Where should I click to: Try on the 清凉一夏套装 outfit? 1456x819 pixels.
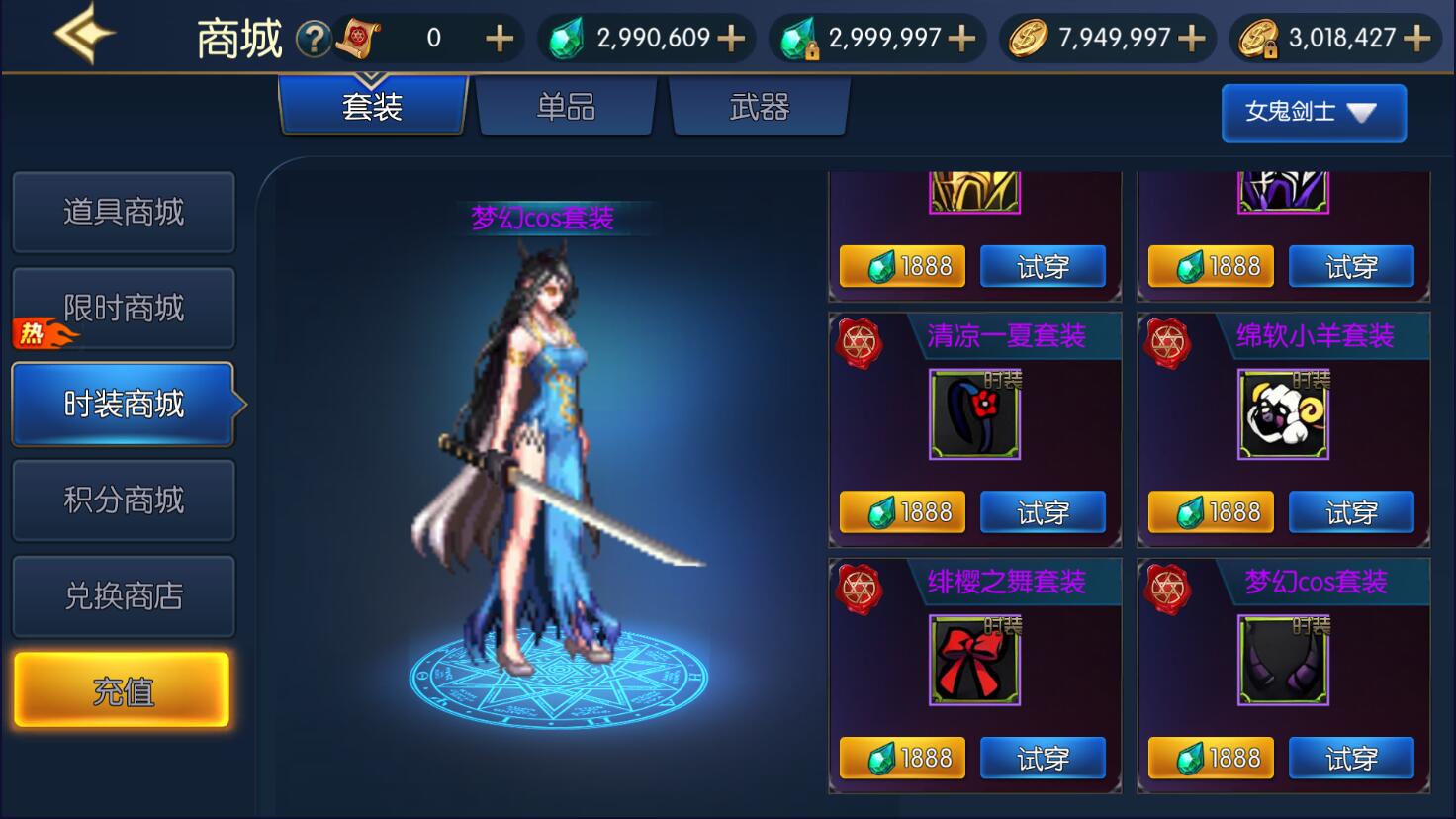tap(1042, 512)
